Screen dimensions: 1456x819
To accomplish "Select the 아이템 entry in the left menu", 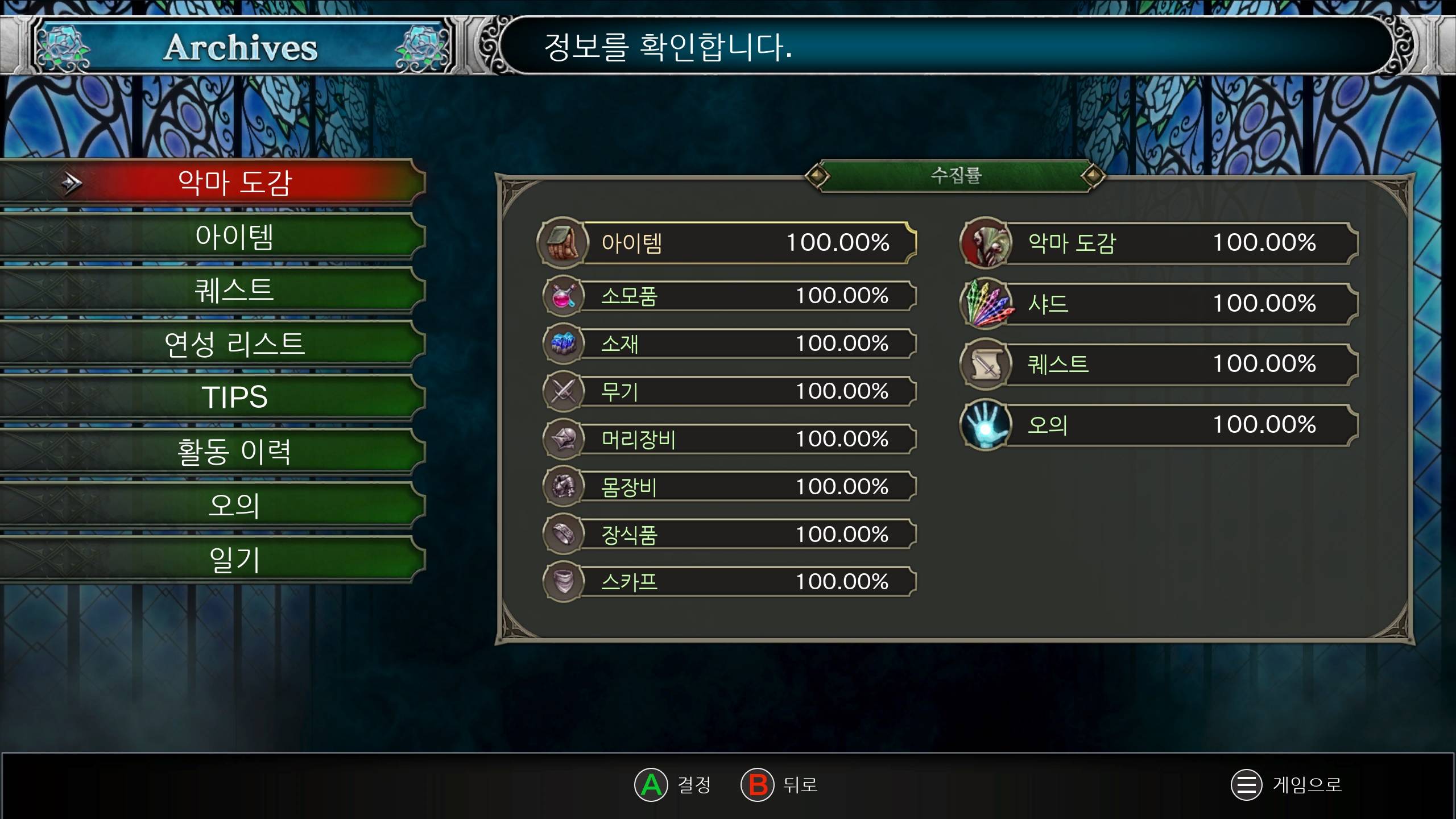I will click(234, 237).
